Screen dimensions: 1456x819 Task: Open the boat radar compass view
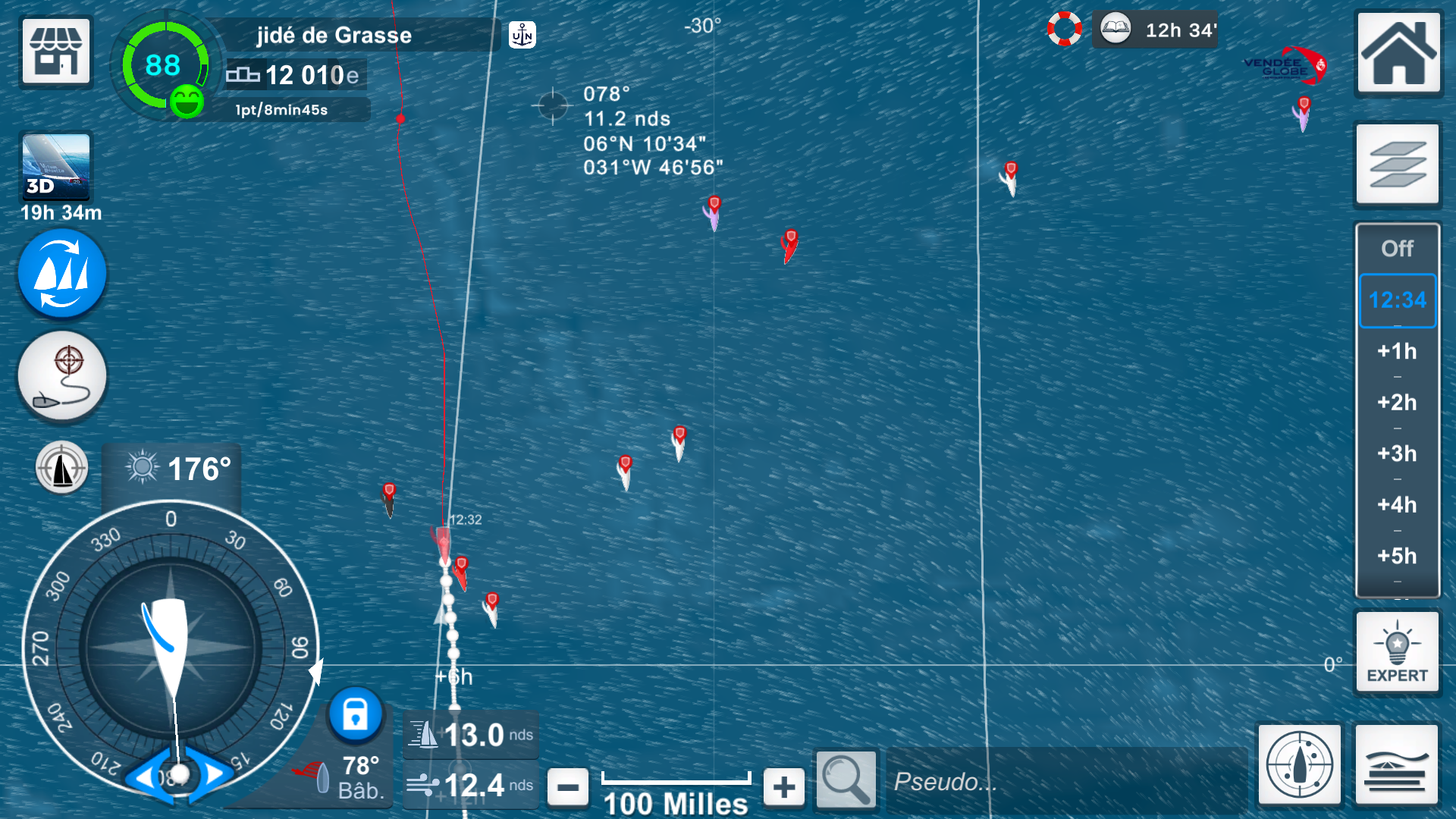(x=1299, y=764)
